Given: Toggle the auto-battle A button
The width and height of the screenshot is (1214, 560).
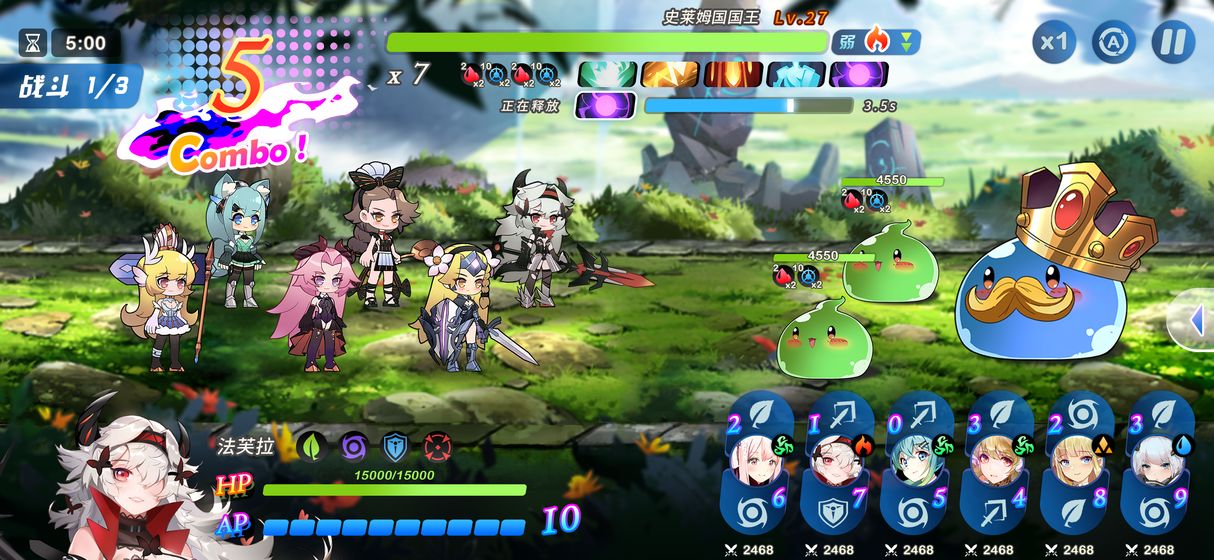Looking at the screenshot, I should click(1113, 42).
